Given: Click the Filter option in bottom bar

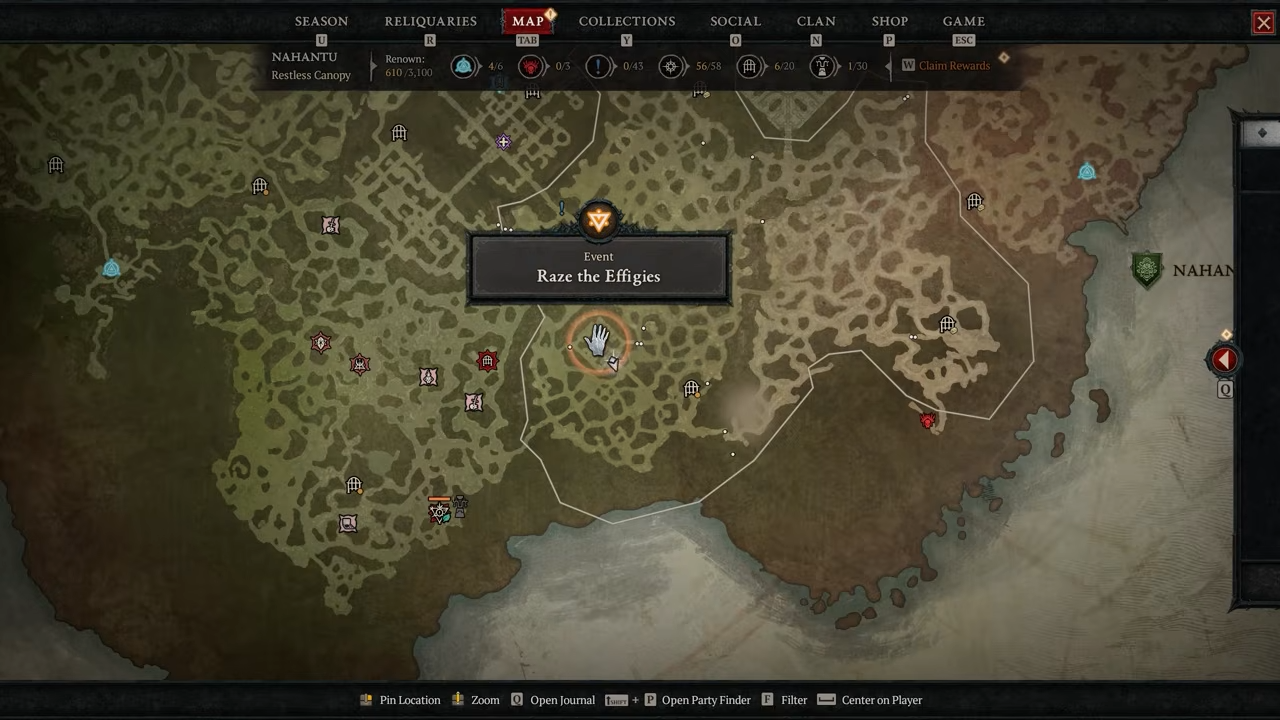Looking at the screenshot, I should click(x=793, y=700).
